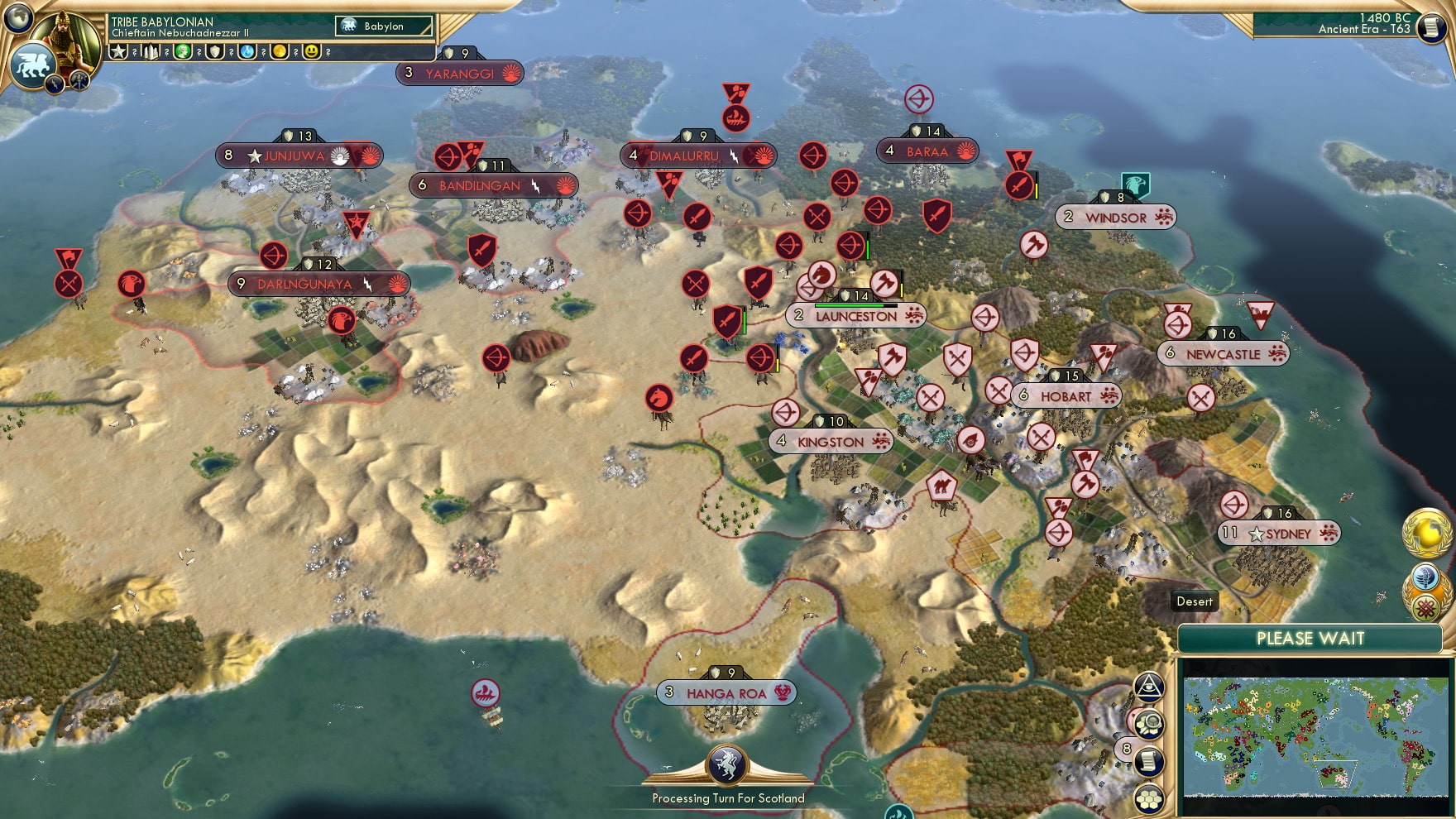Screen dimensions: 1456x819
Task: Open the Babylon city selector dropdown
Action: pos(382,26)
